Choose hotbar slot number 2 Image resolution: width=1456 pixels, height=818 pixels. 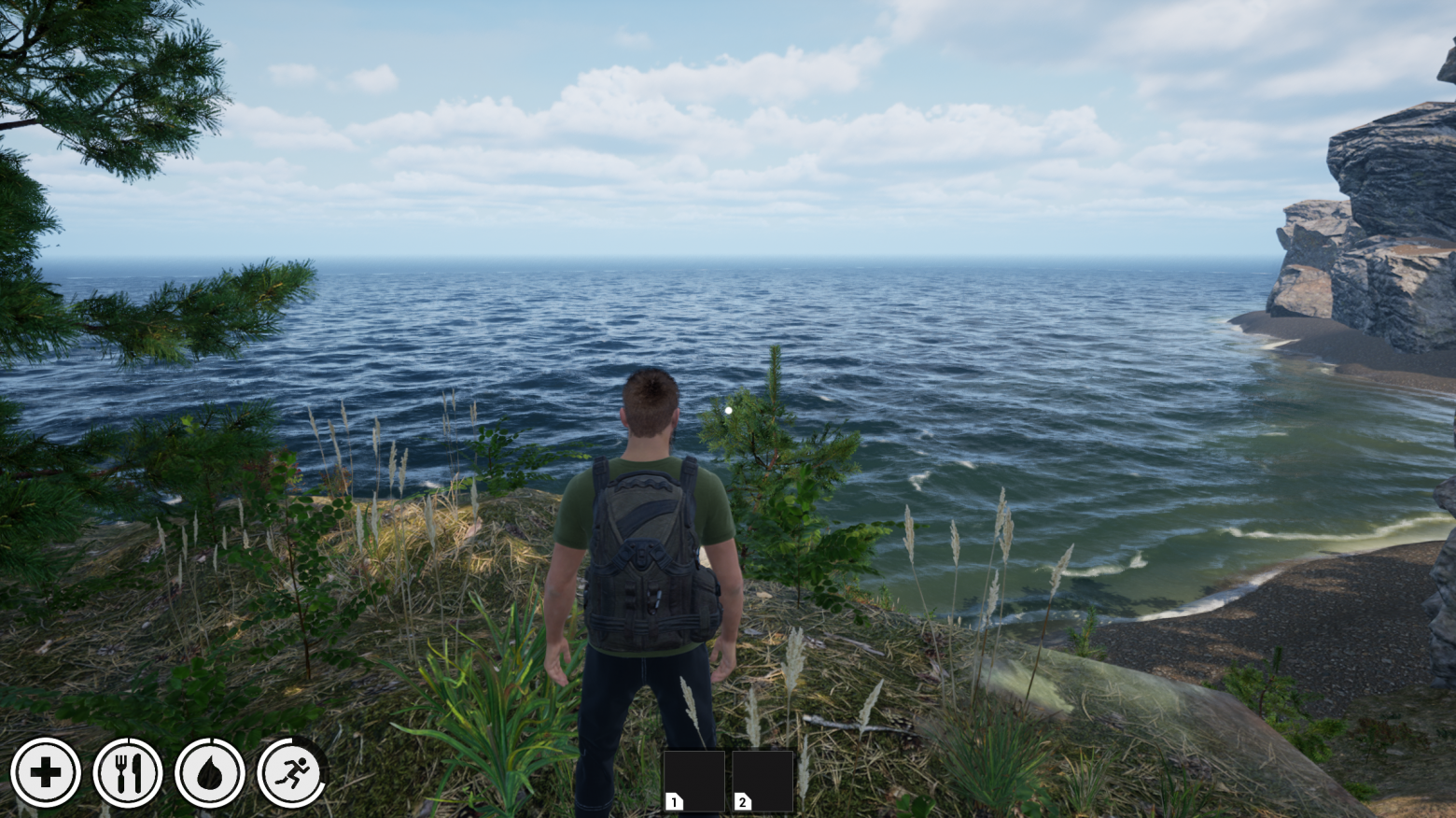click(x=763, y=781)
